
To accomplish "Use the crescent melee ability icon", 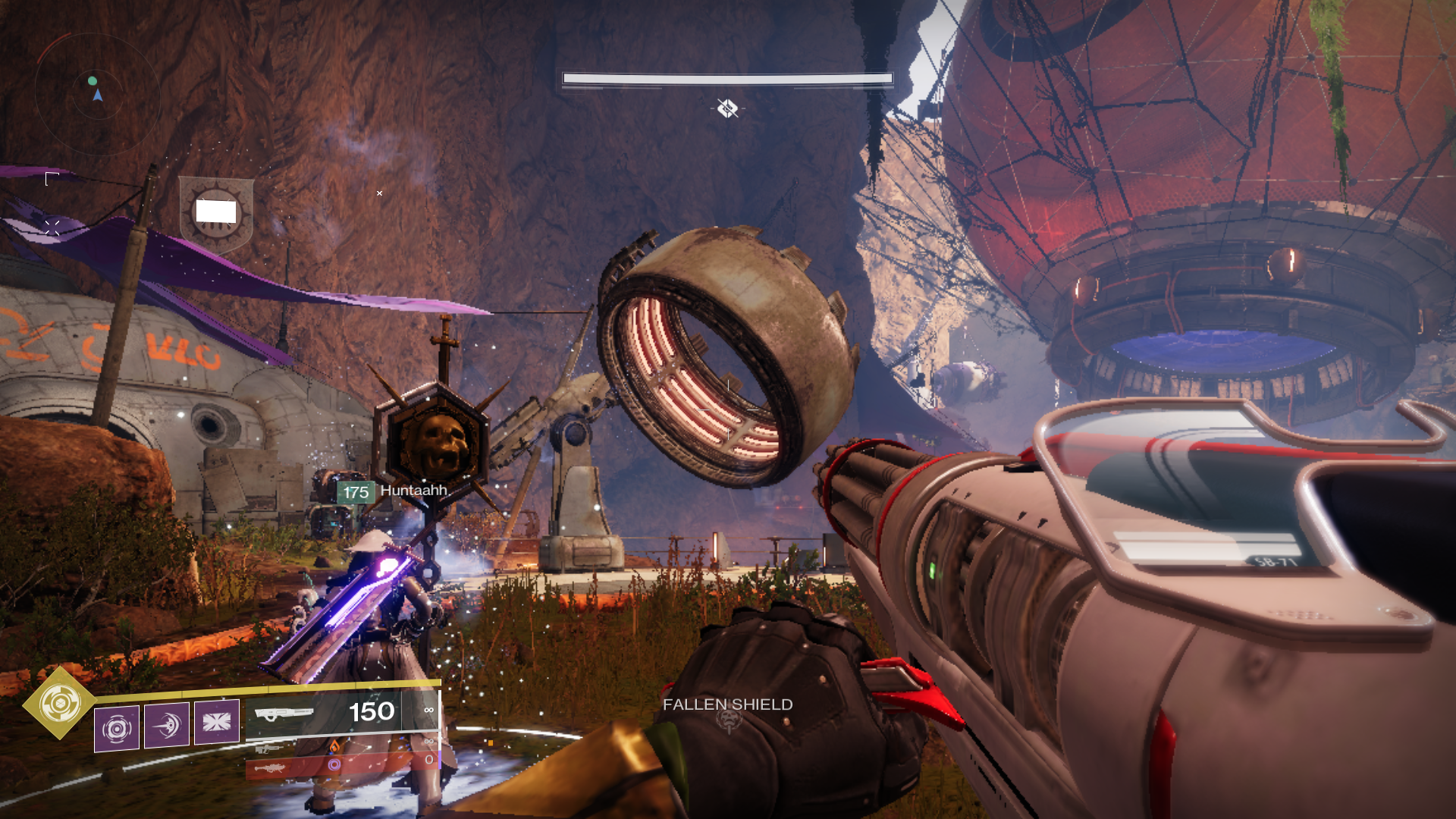I will [x=167, y=726].
